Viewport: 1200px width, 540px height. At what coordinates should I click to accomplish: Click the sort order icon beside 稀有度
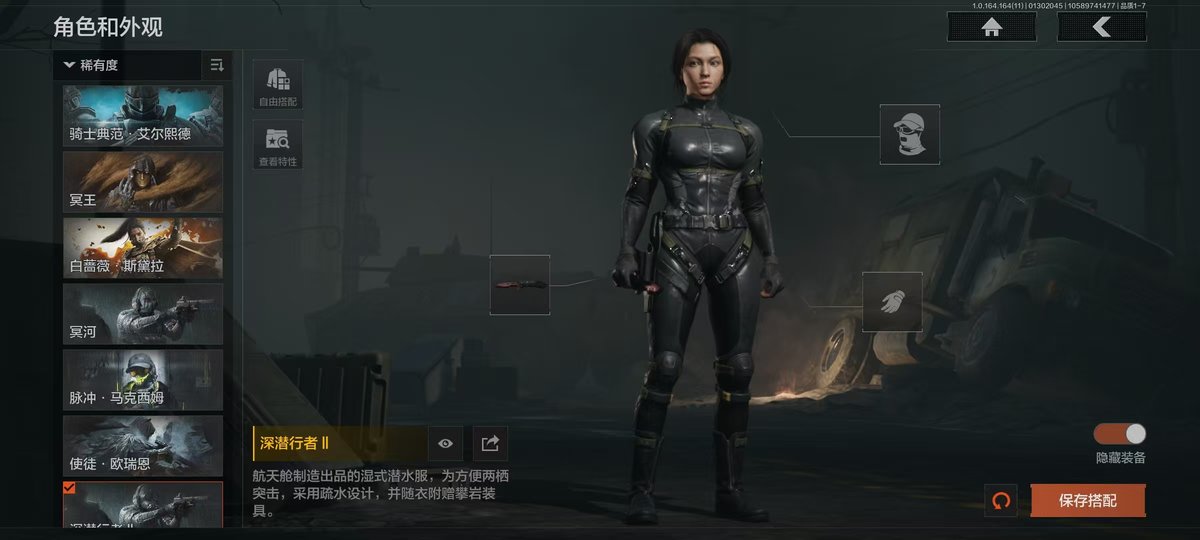click(217, 66)
